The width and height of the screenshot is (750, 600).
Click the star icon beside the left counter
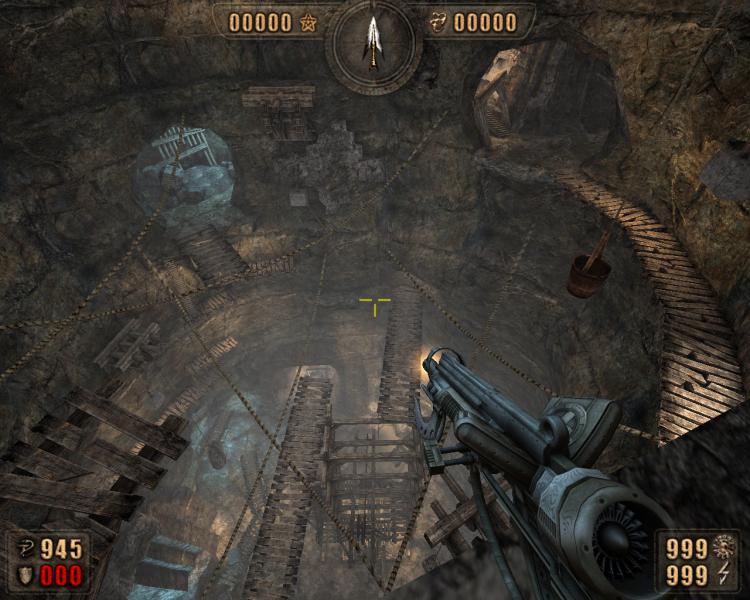[307, 22]
